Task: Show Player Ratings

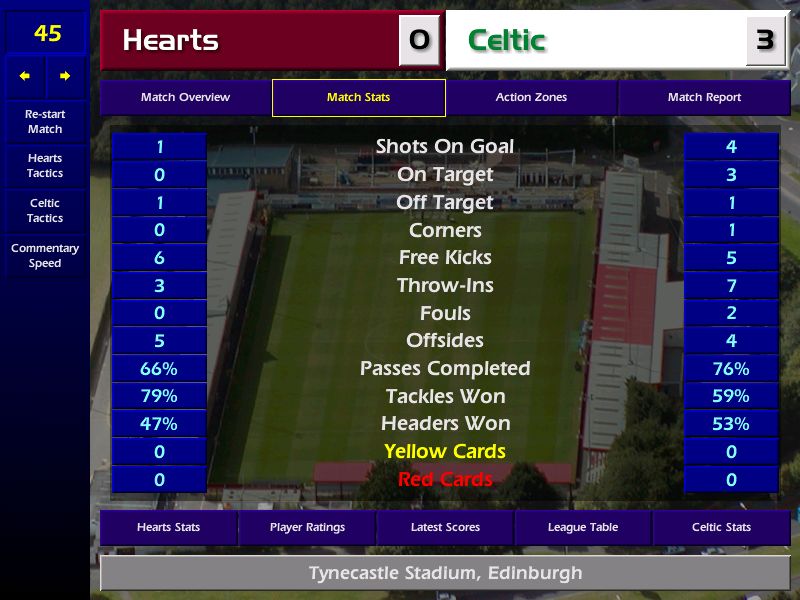Action: (307, 527)
